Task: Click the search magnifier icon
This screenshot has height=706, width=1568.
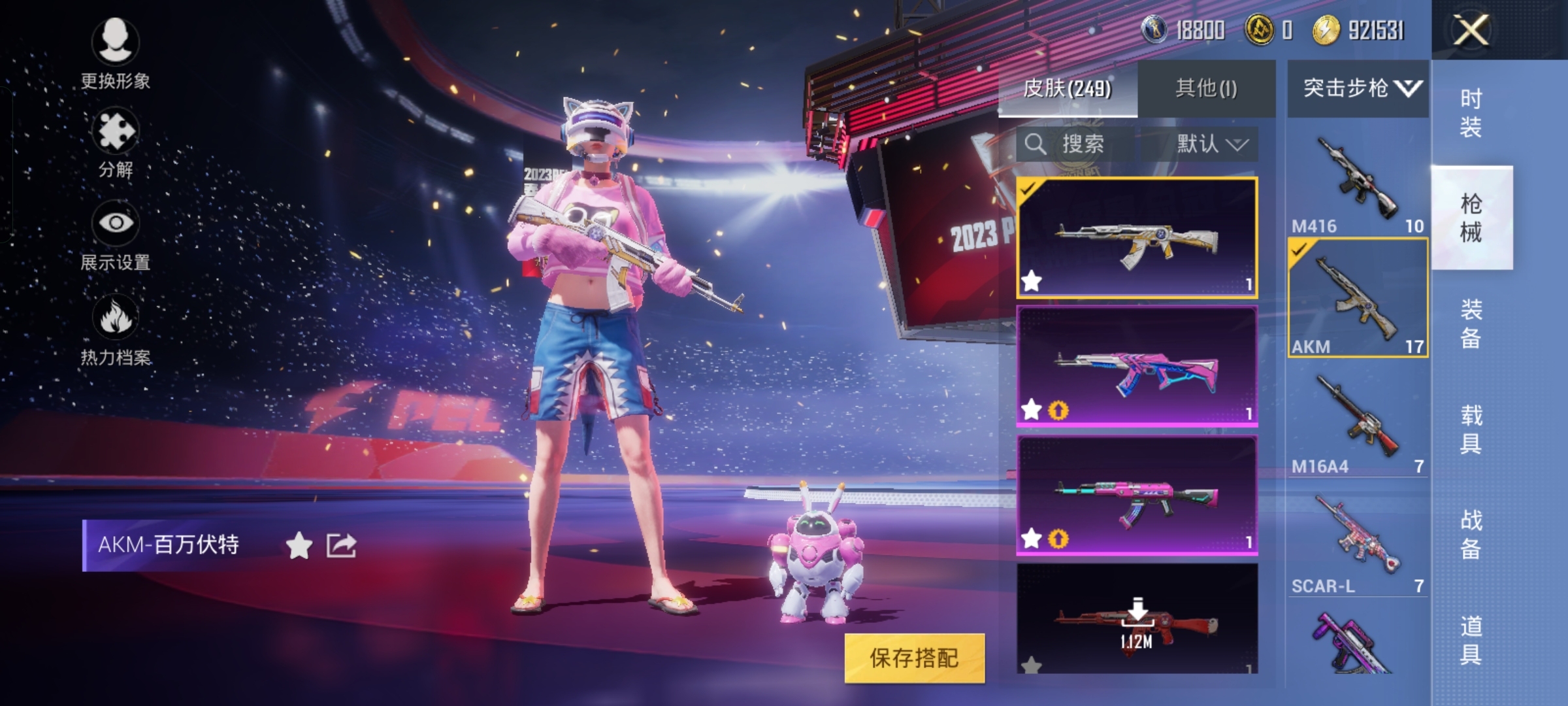Action: [1036, 145]
